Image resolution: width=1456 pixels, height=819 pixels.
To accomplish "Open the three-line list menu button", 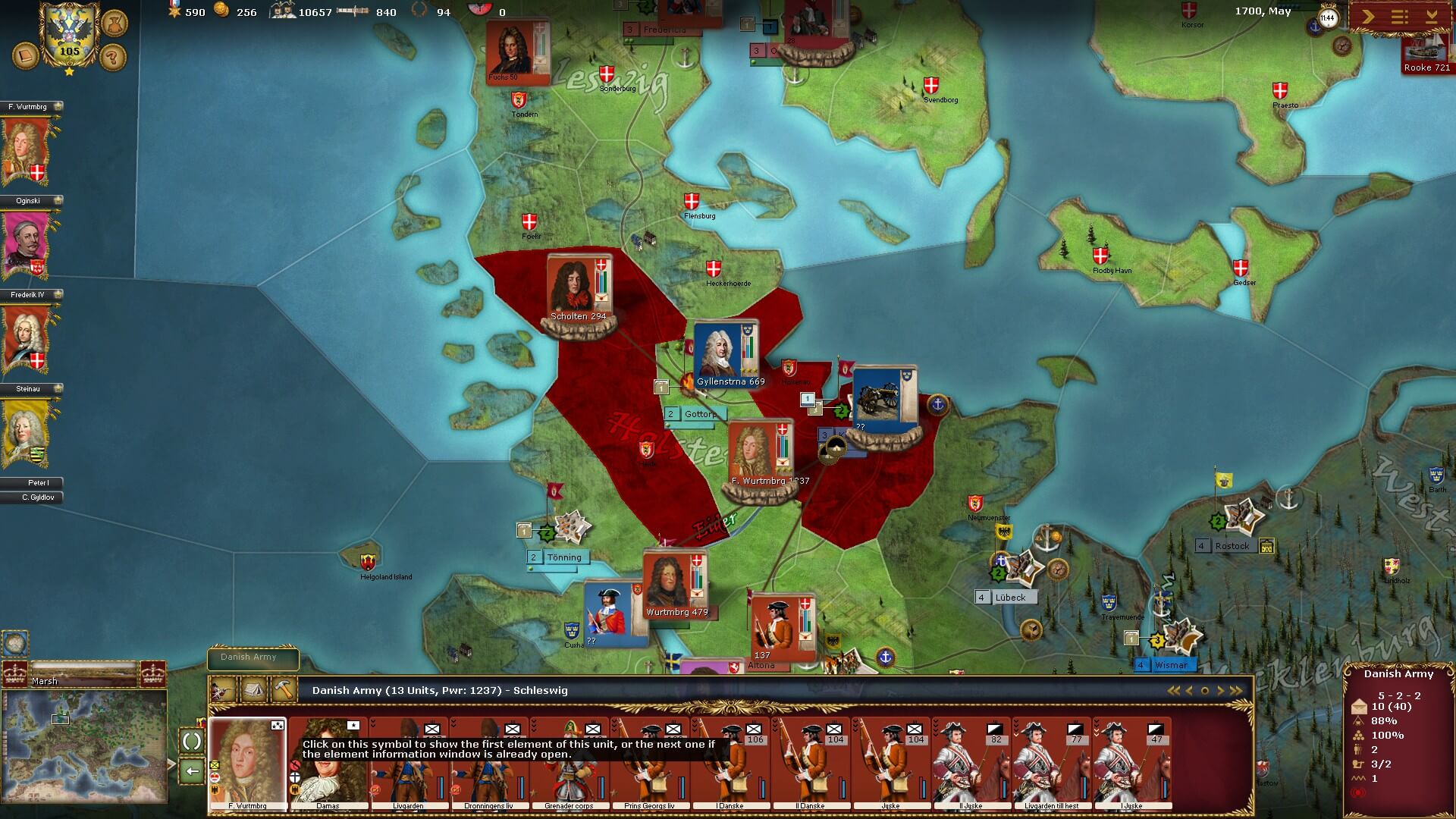I will click(x=1400, y=17).
